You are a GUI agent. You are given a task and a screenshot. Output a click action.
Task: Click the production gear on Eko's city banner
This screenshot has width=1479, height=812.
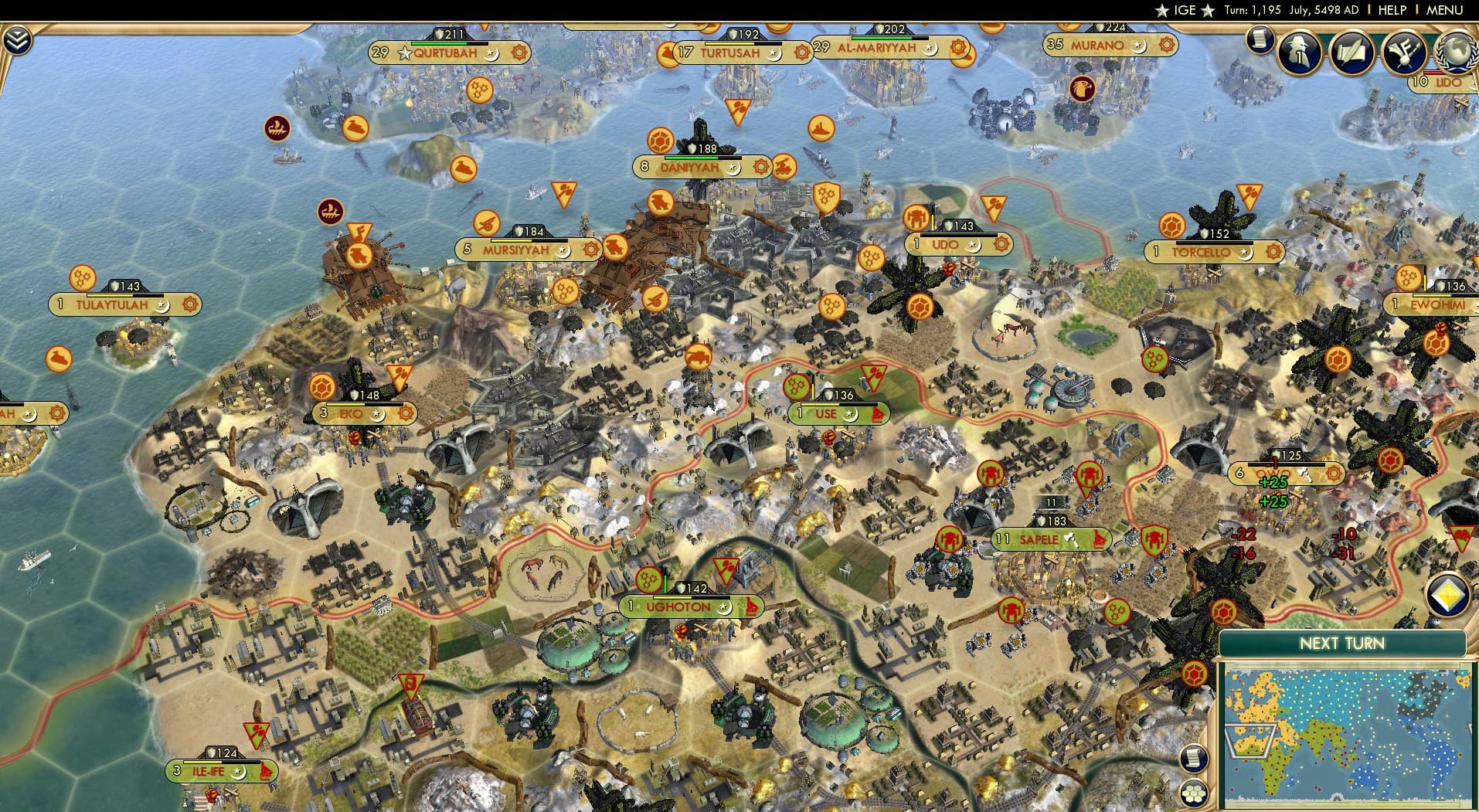pyautogui.click(x=406, y=413)
